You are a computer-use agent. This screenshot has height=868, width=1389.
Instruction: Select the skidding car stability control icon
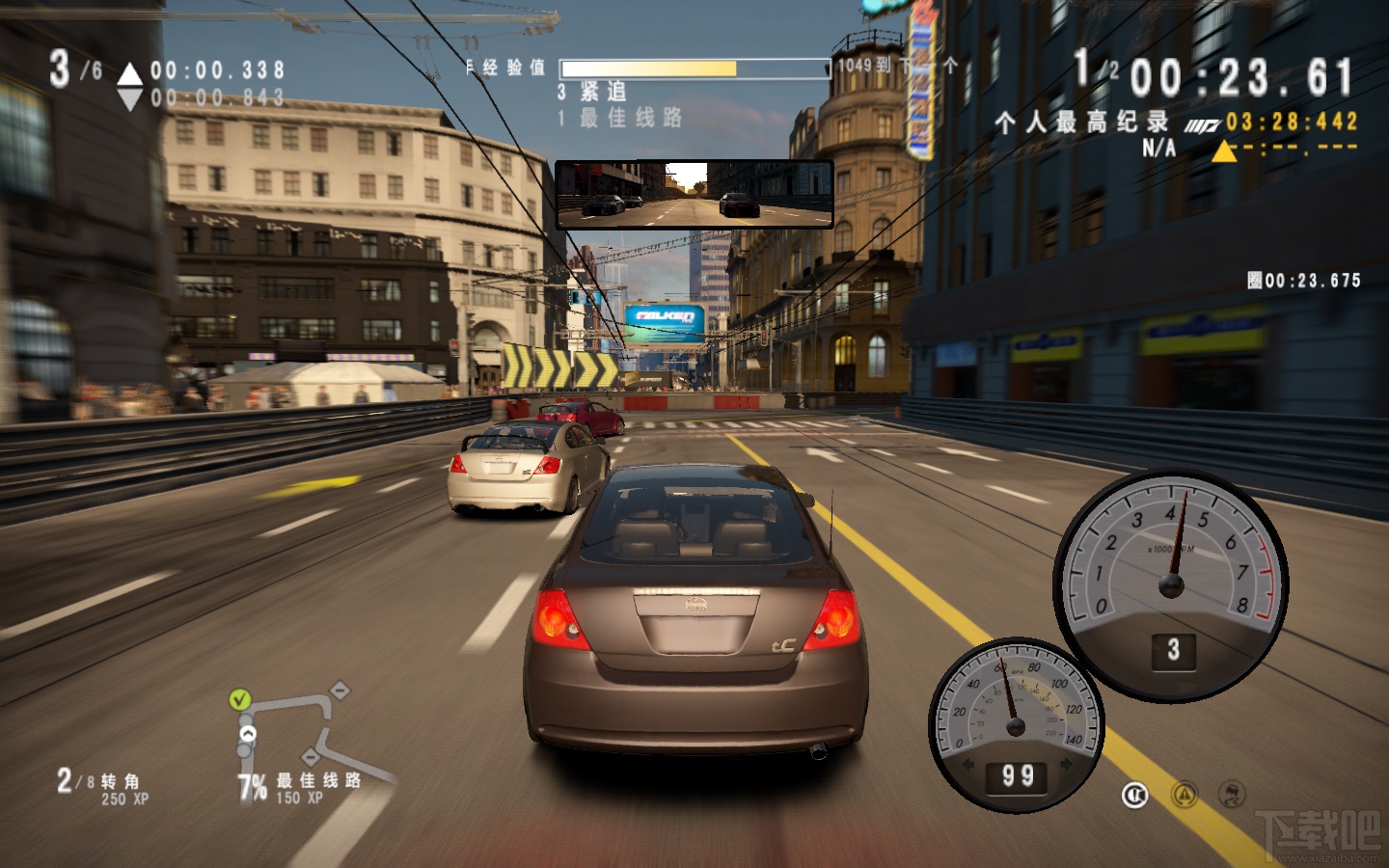click(x=1232, y=795)
